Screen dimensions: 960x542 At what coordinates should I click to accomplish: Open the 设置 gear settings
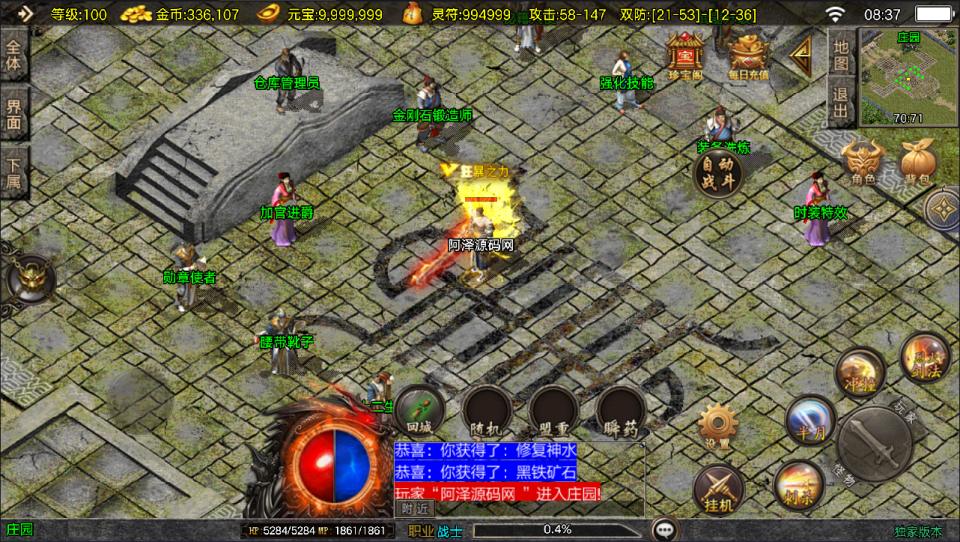(716, 425)
